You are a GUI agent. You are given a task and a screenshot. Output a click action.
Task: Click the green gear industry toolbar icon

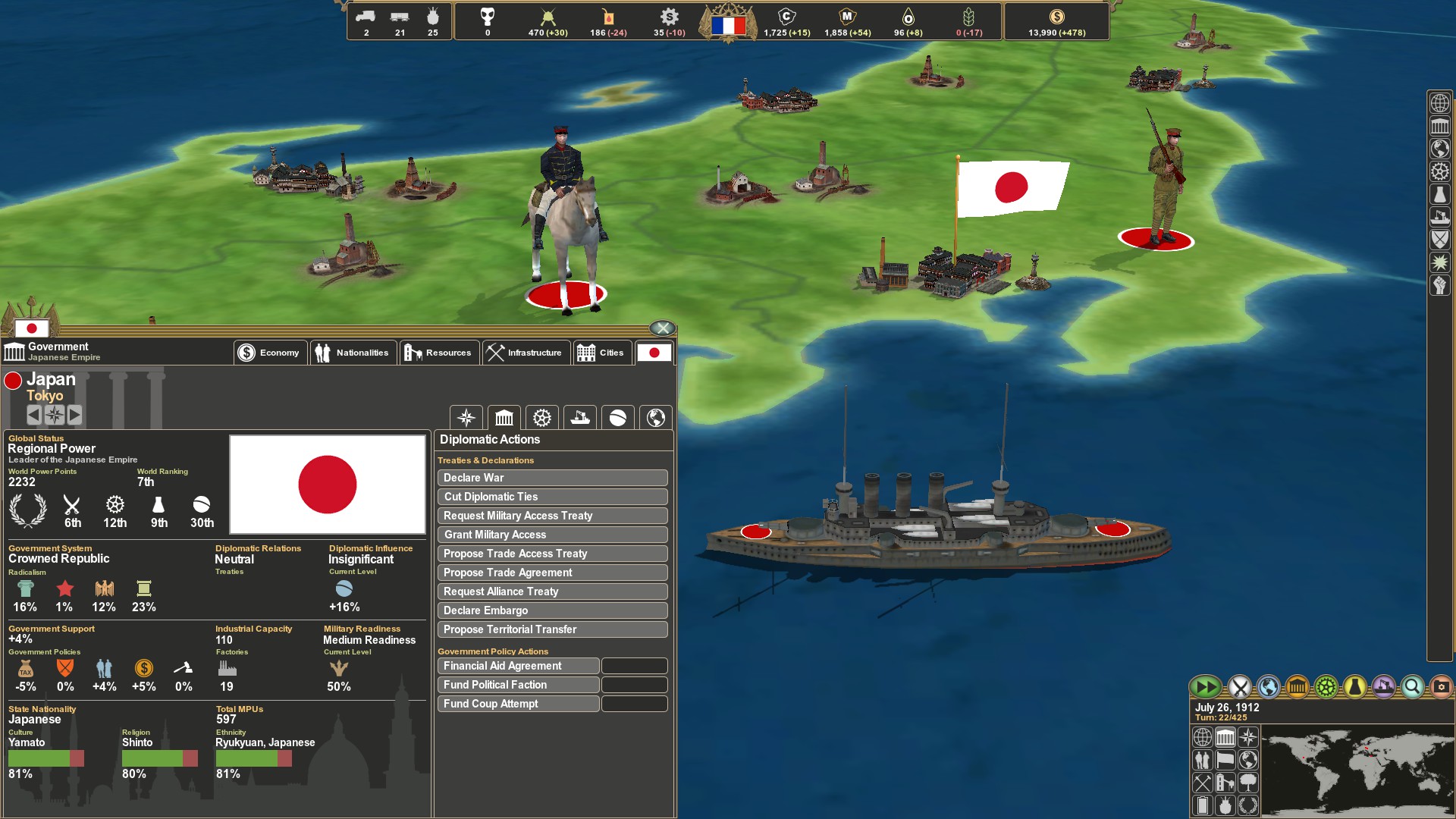pos(1326,687)
